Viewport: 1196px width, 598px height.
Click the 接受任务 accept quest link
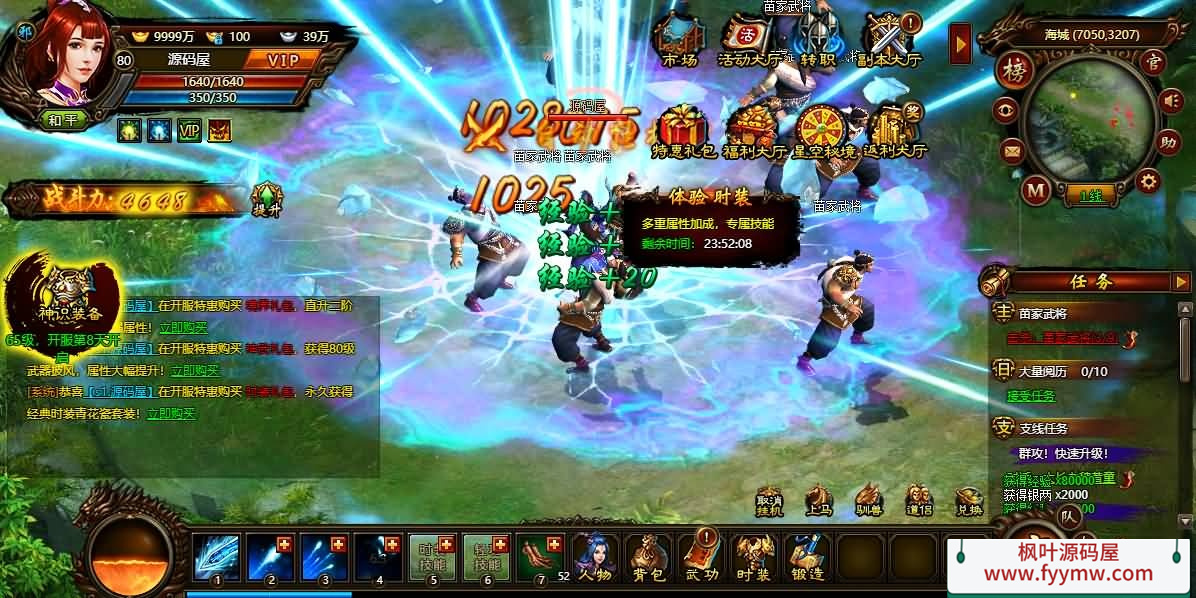click(x=1030, y=396)
